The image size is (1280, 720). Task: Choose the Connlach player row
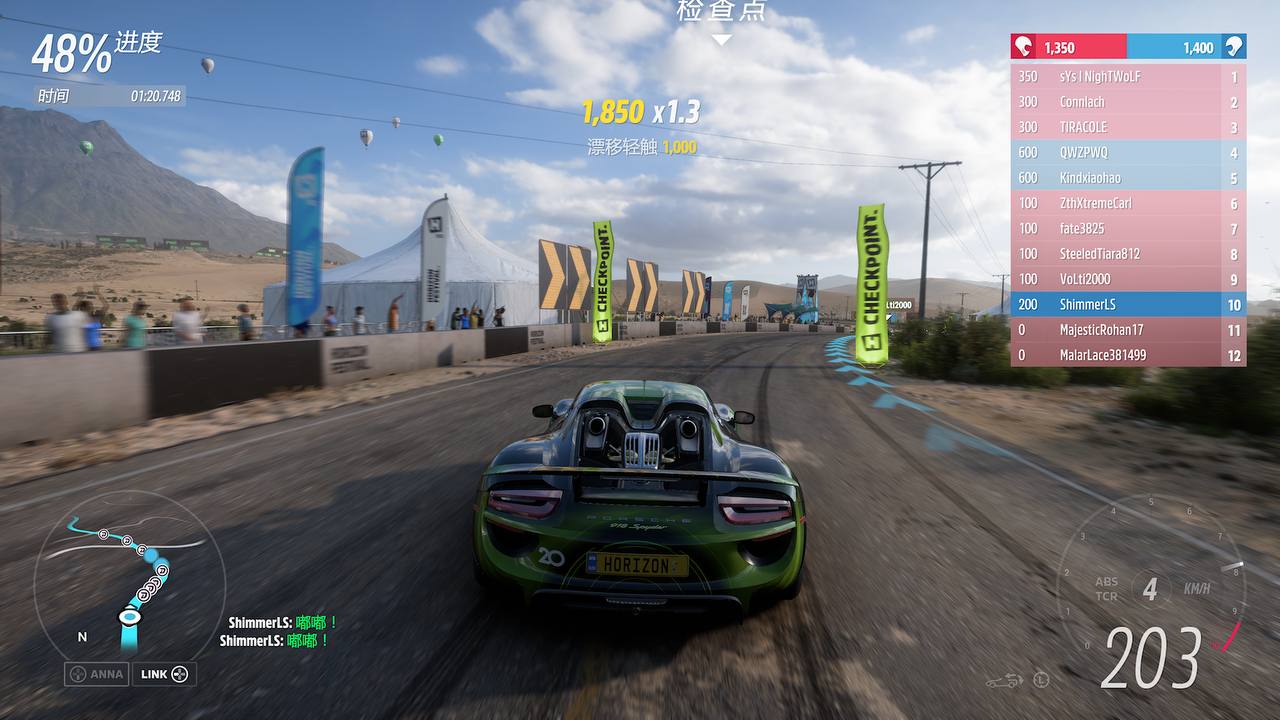[1128, 102]
